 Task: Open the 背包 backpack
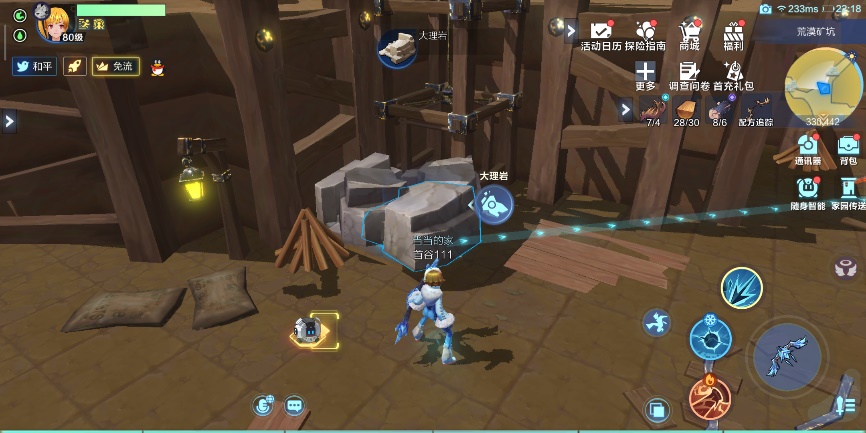848,148
